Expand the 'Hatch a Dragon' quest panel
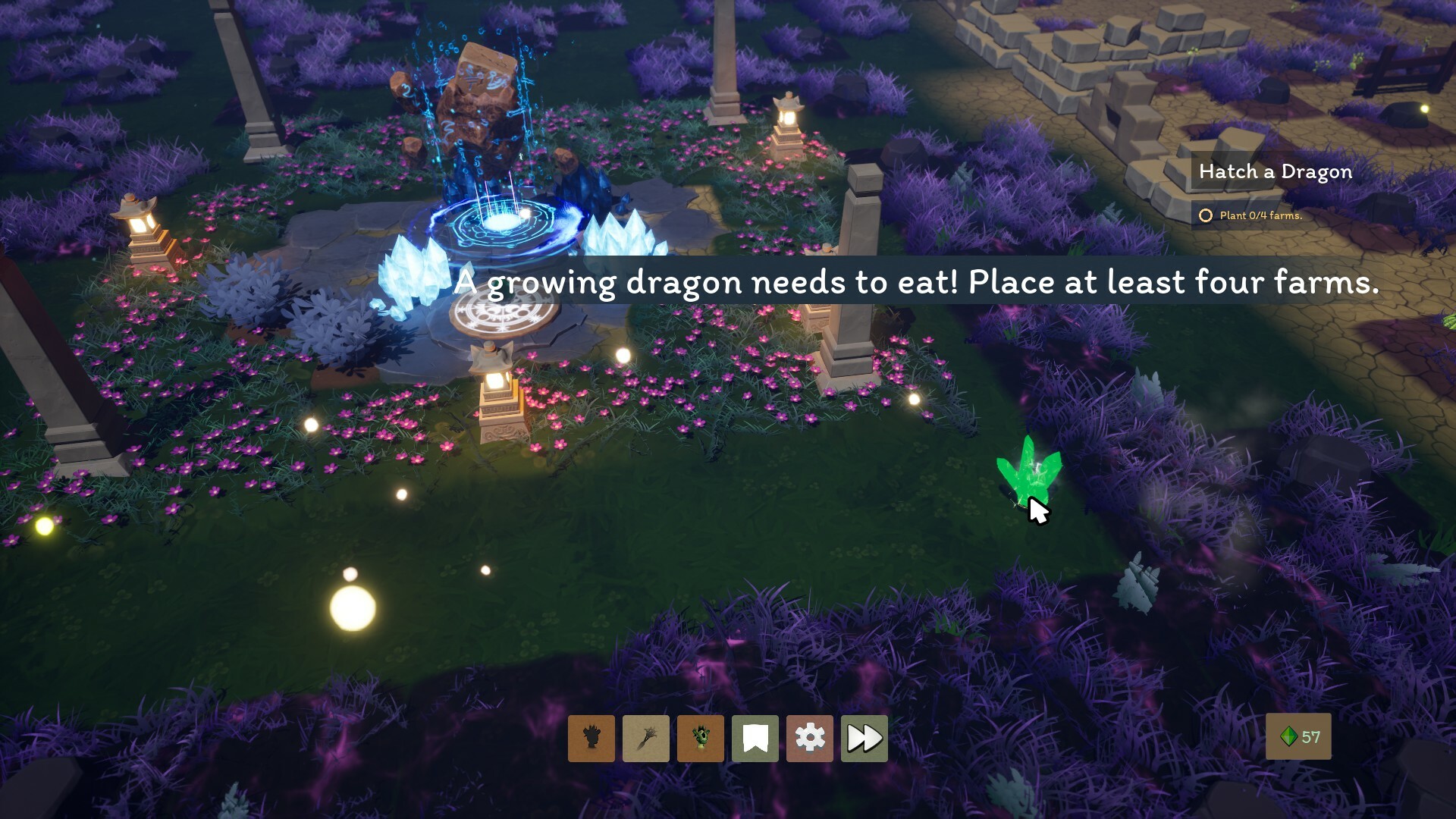1456x819 pixels. click(1274, 171)
